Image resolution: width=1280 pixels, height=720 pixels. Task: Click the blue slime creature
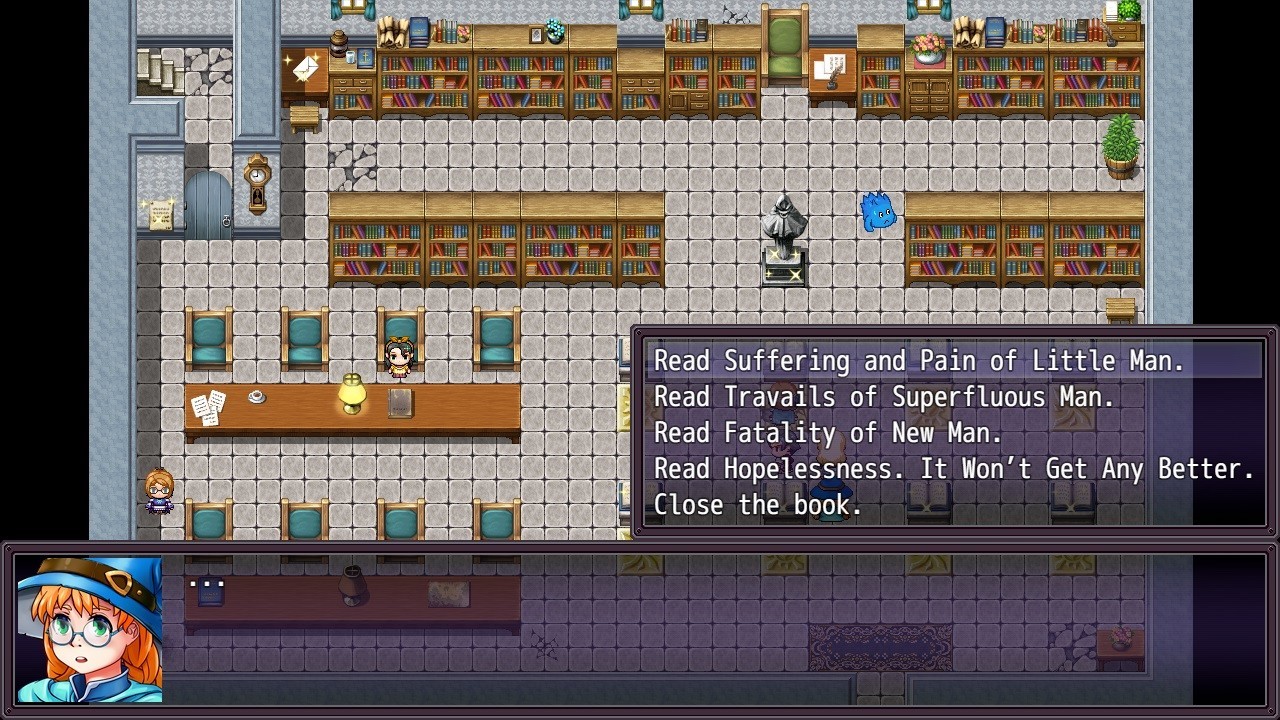pyautogui.click(x=875, y=211)
